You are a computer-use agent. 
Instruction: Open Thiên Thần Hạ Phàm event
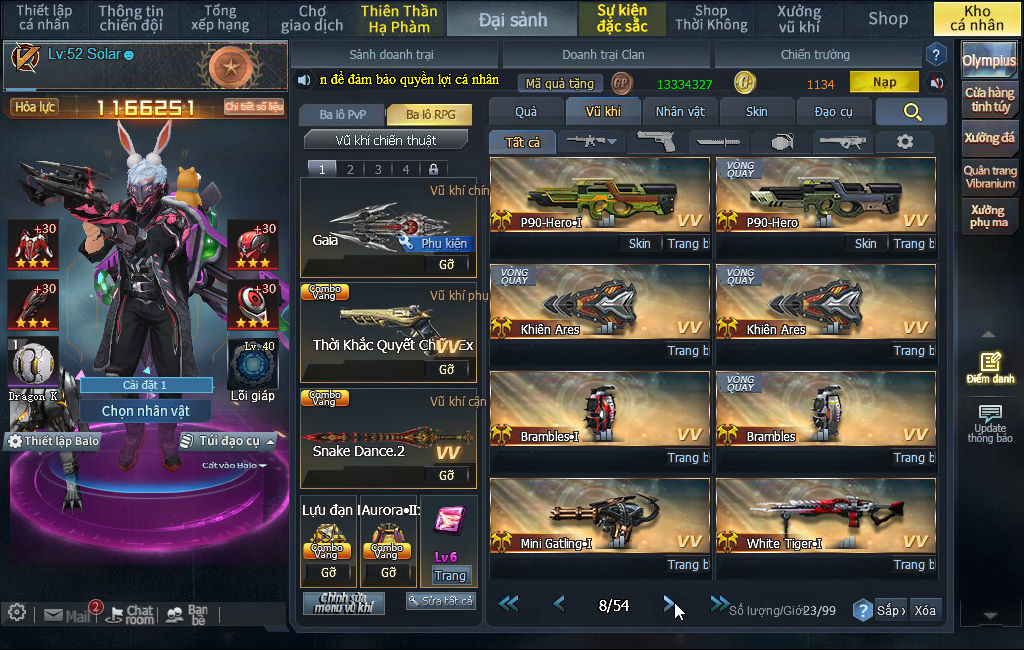(399, 18)
